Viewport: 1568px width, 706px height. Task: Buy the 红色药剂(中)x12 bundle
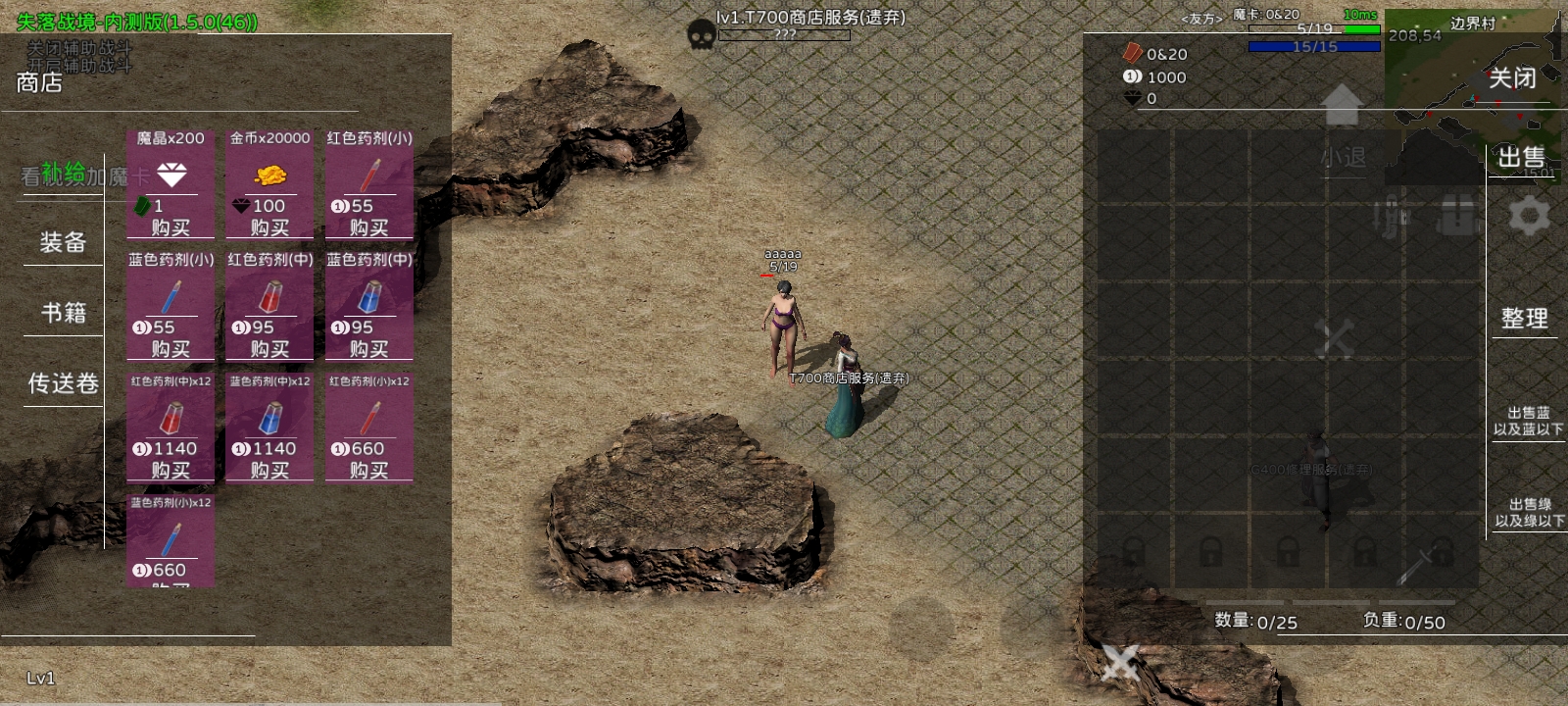[x=171, y=471]
